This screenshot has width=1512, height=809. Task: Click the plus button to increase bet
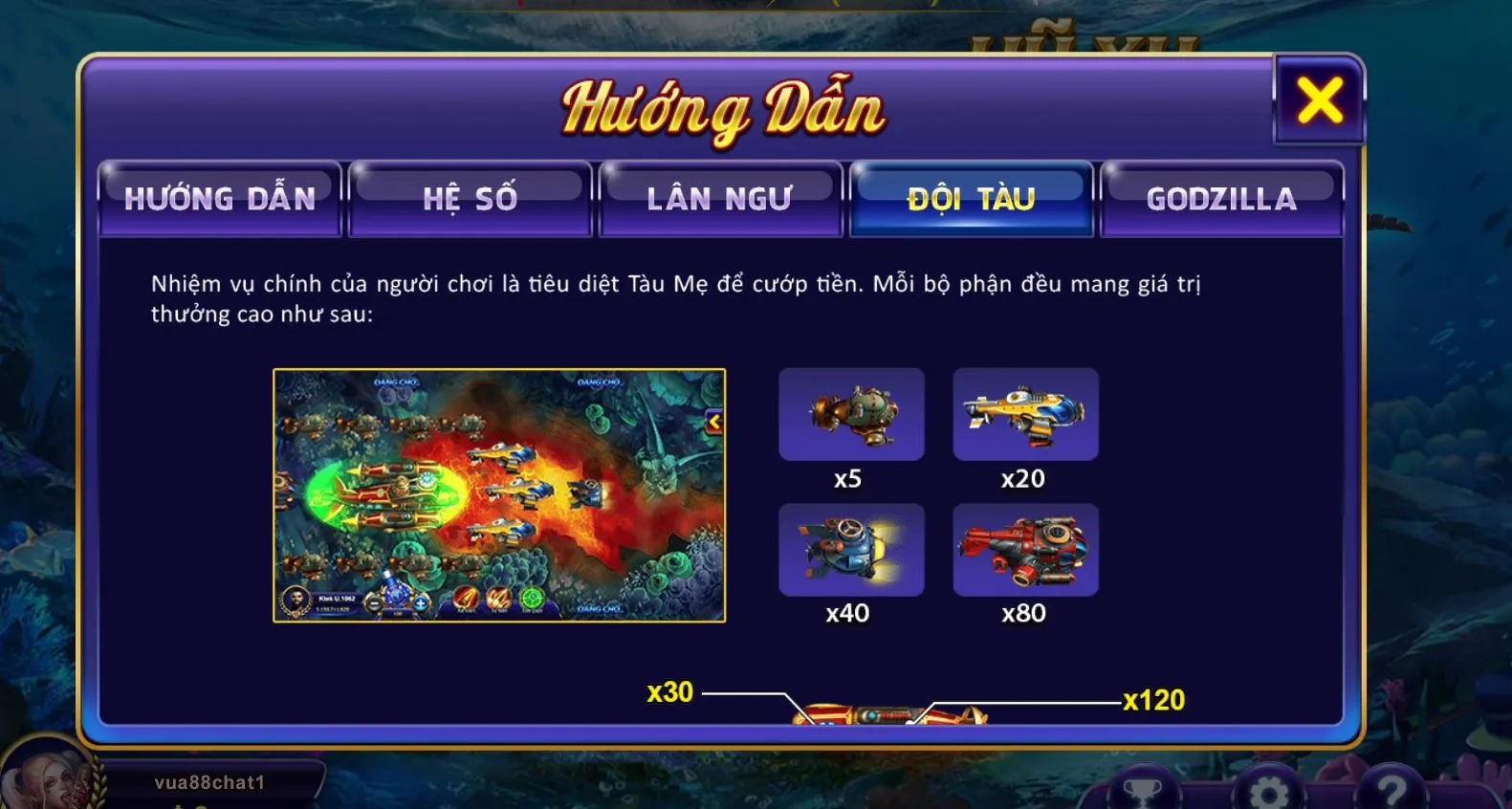(x=421, y=604)
